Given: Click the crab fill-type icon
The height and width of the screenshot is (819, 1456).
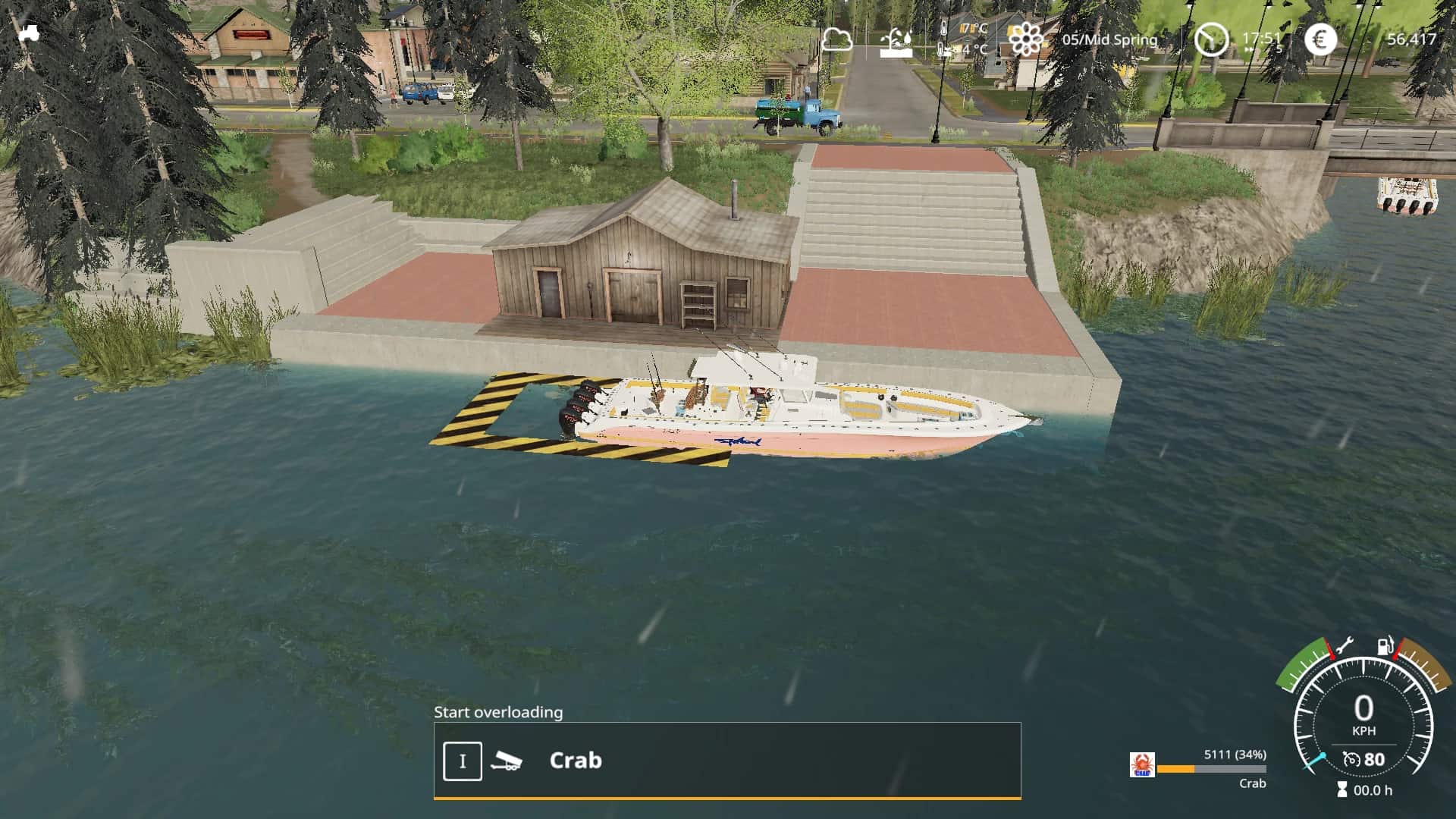Looking at the screenshot, I should pyautogui.click(x=1142, y=764).
